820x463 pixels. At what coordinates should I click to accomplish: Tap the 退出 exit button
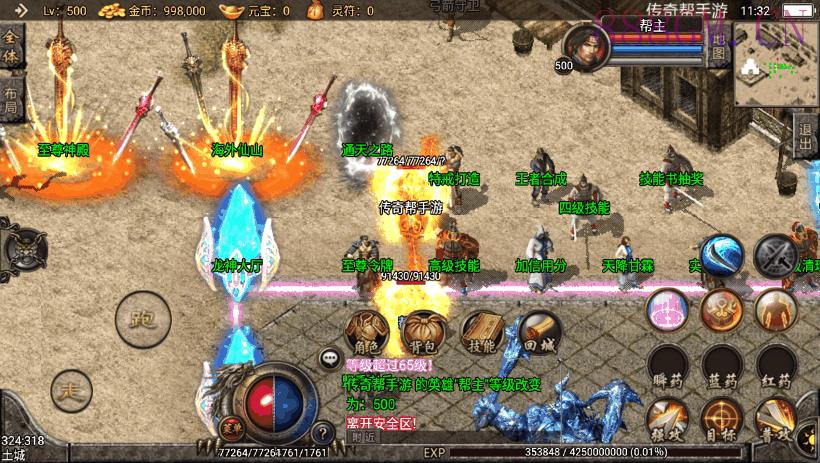(x=806, y=135)
